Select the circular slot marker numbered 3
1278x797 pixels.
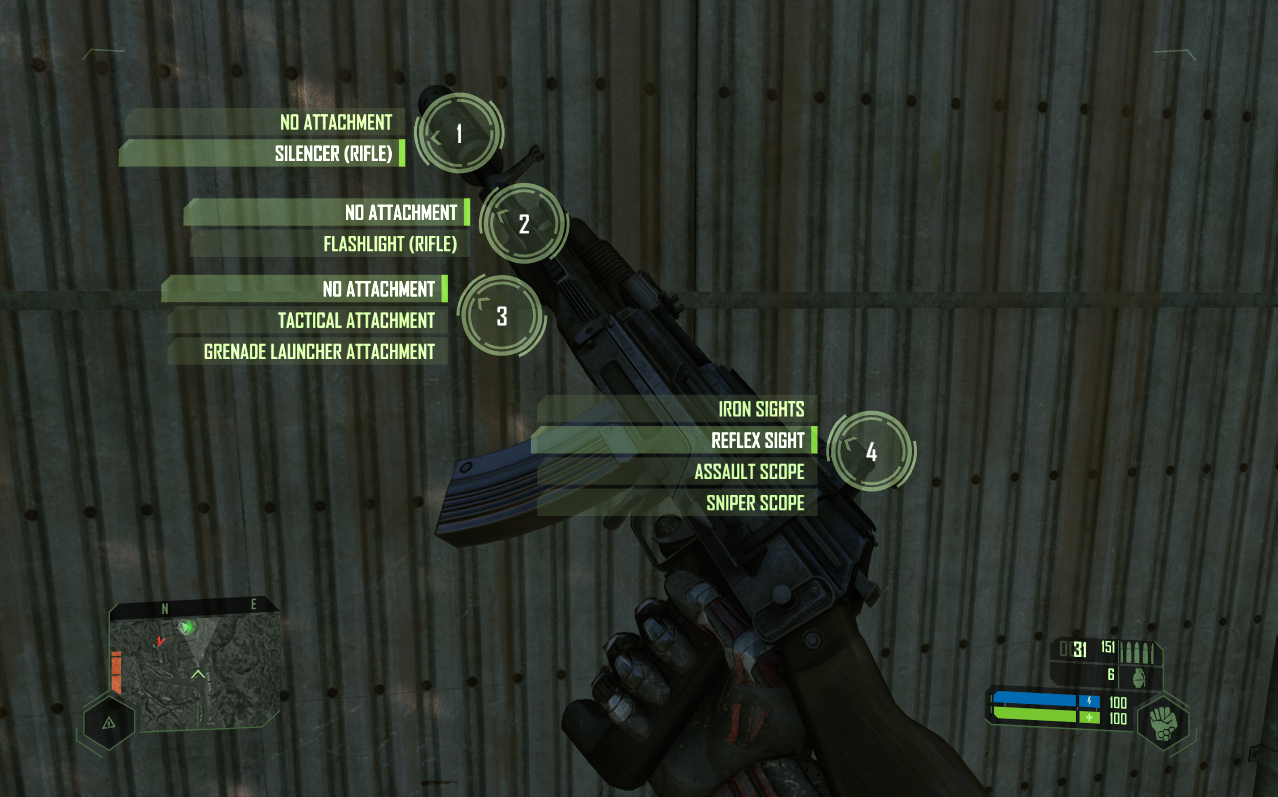point(502,316)
